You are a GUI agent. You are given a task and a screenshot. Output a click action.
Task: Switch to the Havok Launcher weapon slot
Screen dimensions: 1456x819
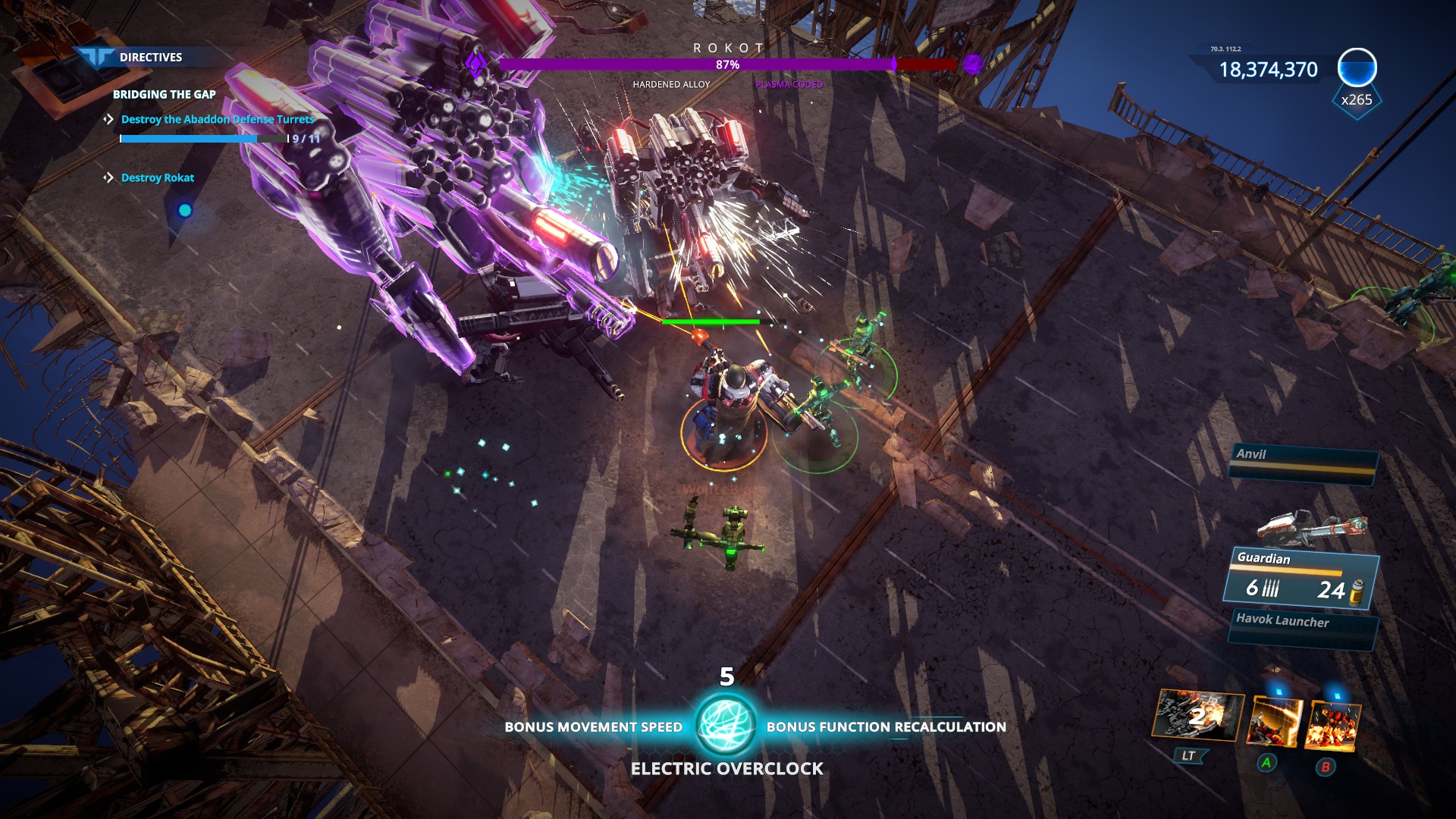(1301, 628)
